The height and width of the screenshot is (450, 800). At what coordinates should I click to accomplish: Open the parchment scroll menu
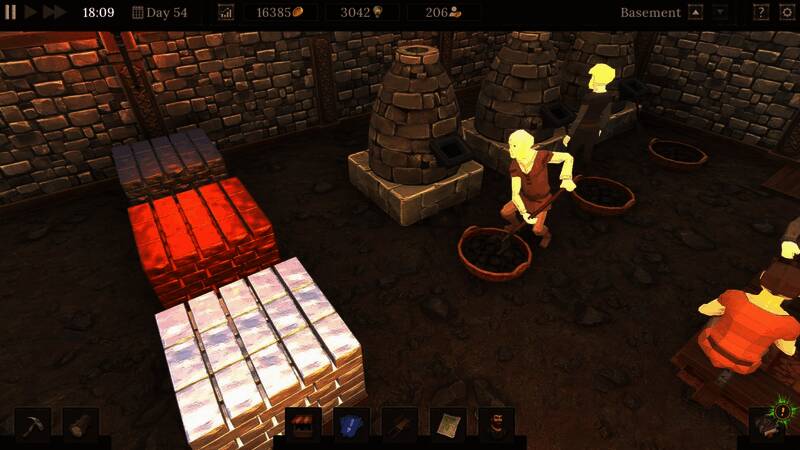pos(448,424)
